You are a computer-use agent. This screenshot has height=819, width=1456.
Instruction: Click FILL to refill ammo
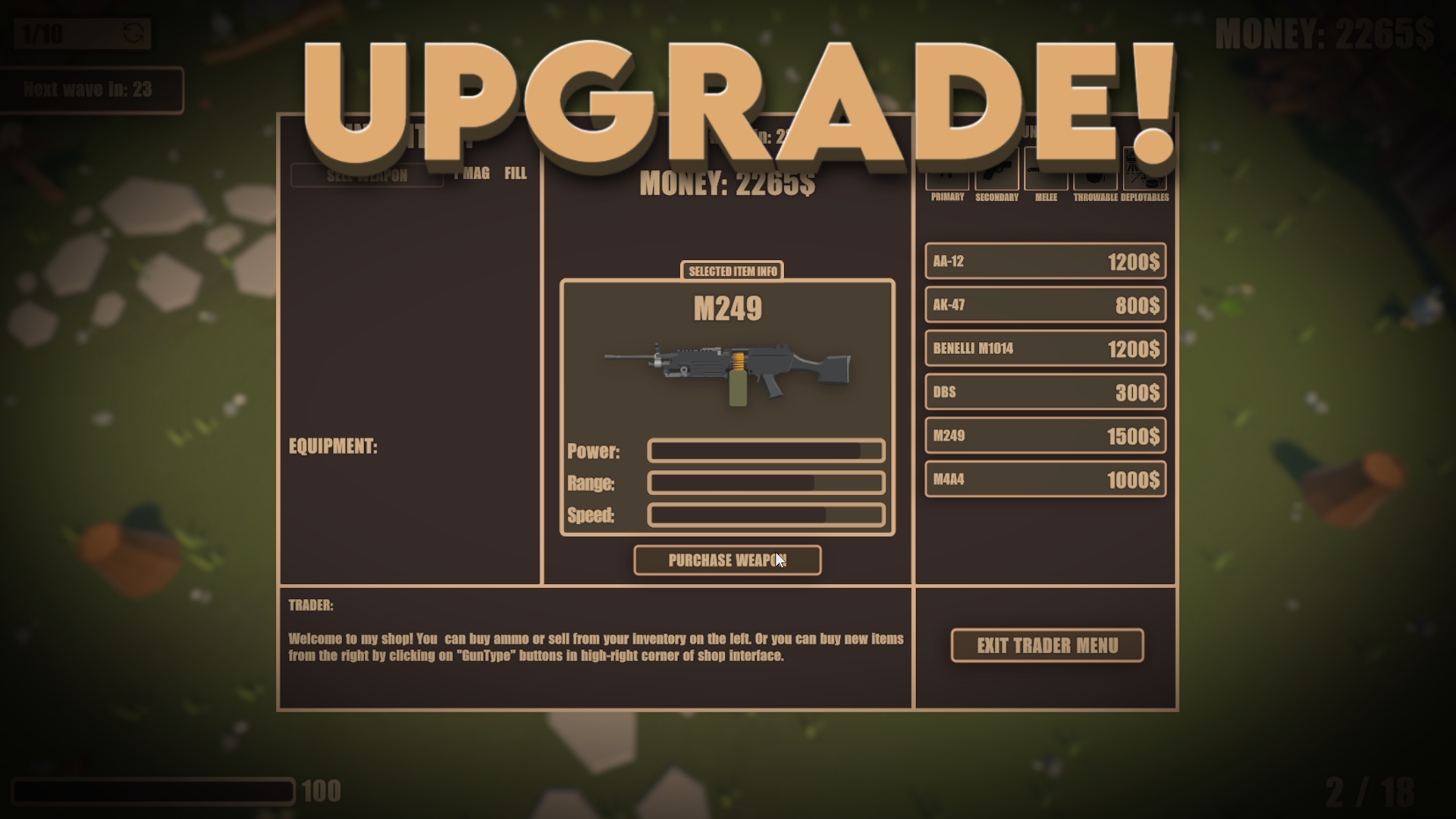pyautogui.click(x=514, y=173)
